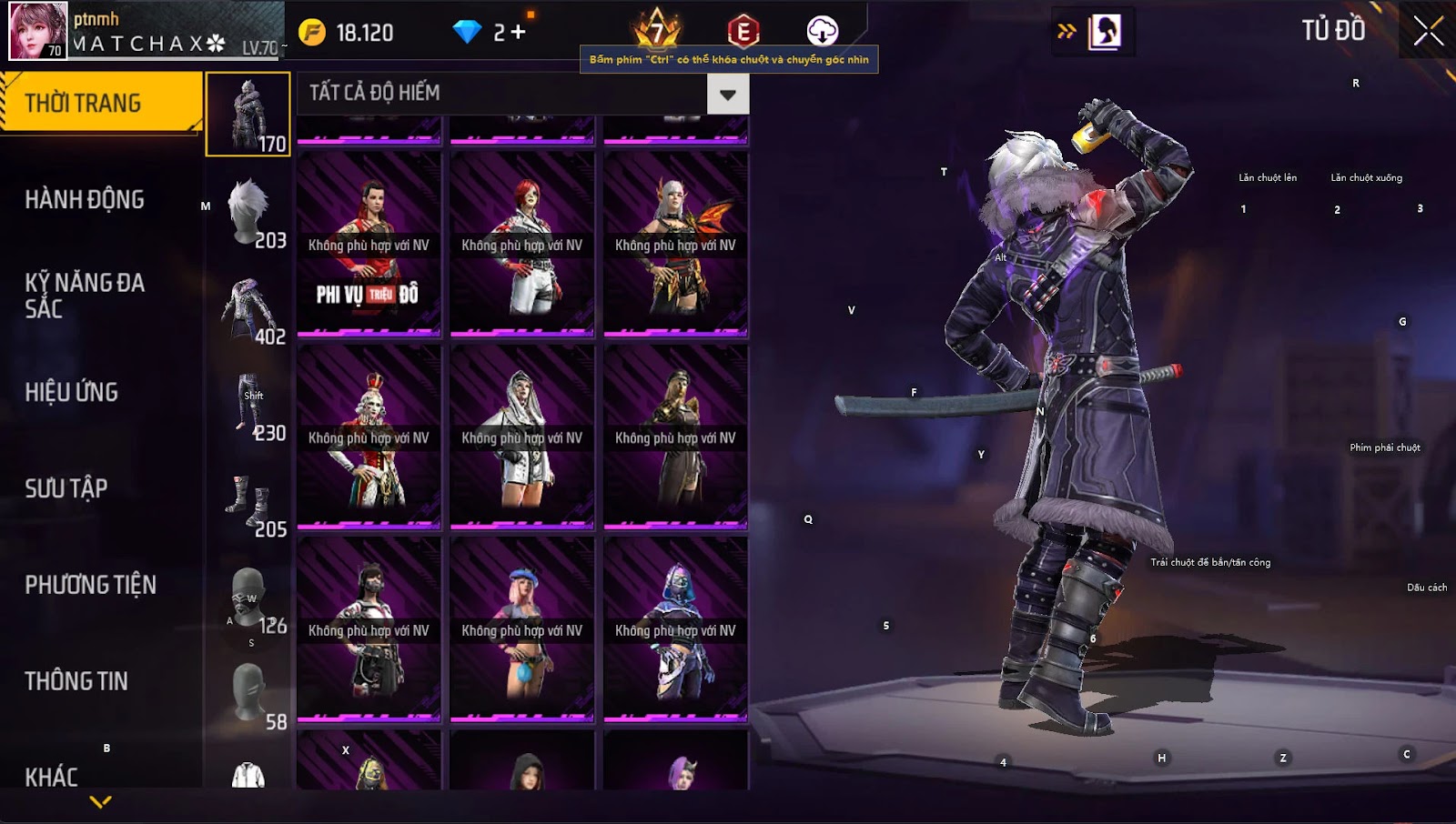Click the cloud download icon
Image resolution: width=1456 pixels, height=824 pixels.
tap(822, 31)
